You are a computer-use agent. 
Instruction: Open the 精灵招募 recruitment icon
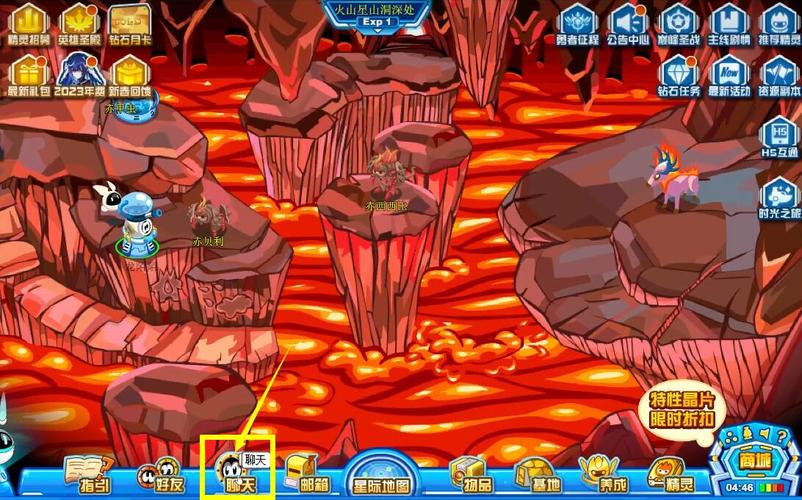coord(30,23)
